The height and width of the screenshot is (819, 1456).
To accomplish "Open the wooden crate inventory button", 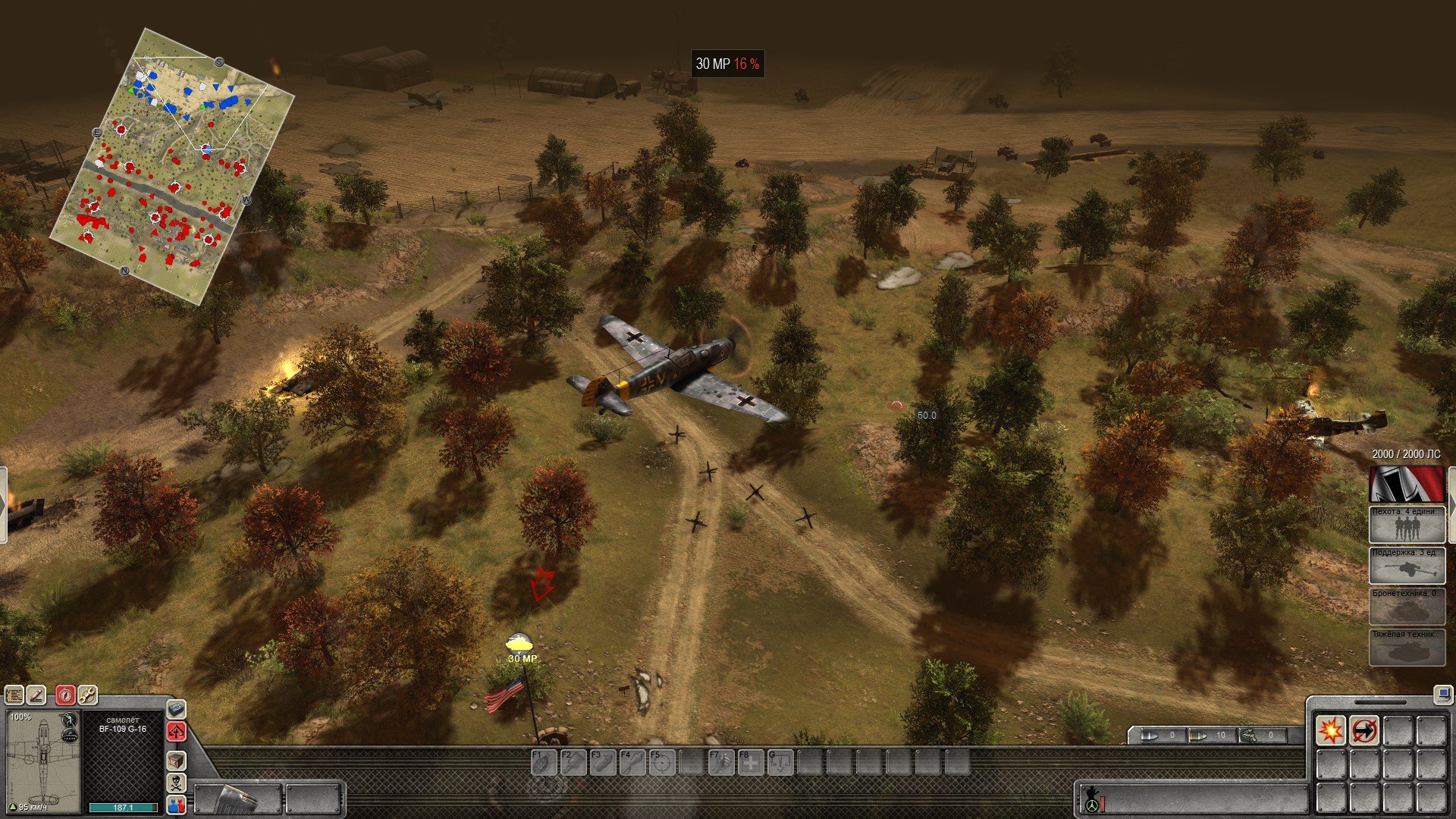I will [x=176, y=761].
